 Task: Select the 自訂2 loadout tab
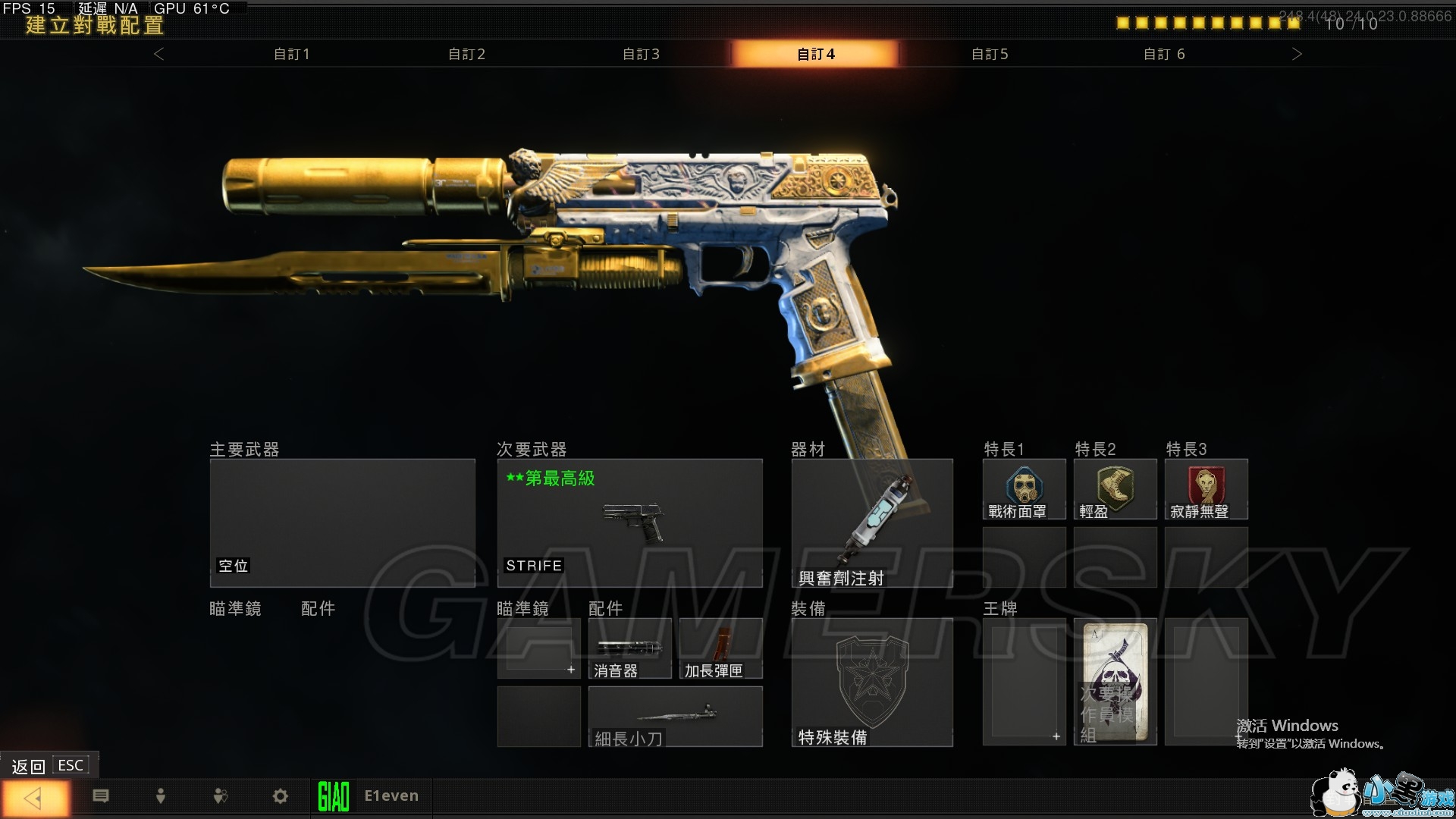(x=466, y=54)
